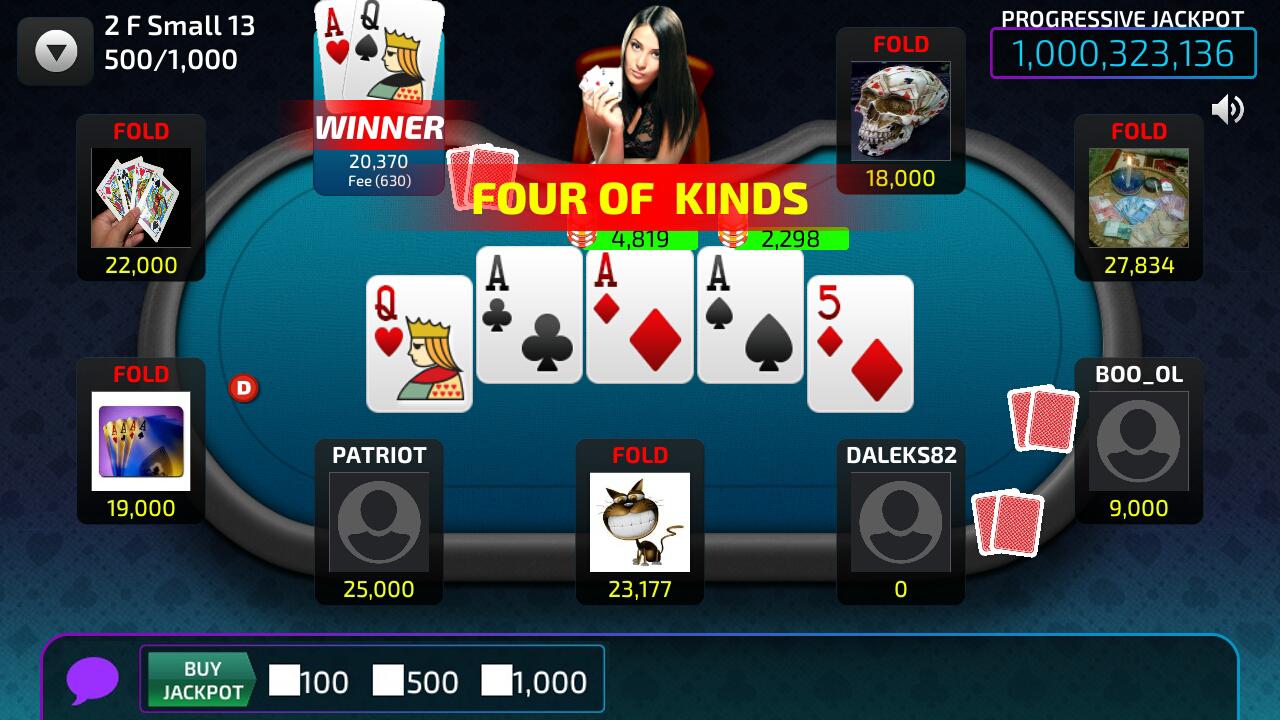Viewport: 1280px width, 720px height.
Task: Select the FOLD label above the cat avatar
Action: point(639,455)
